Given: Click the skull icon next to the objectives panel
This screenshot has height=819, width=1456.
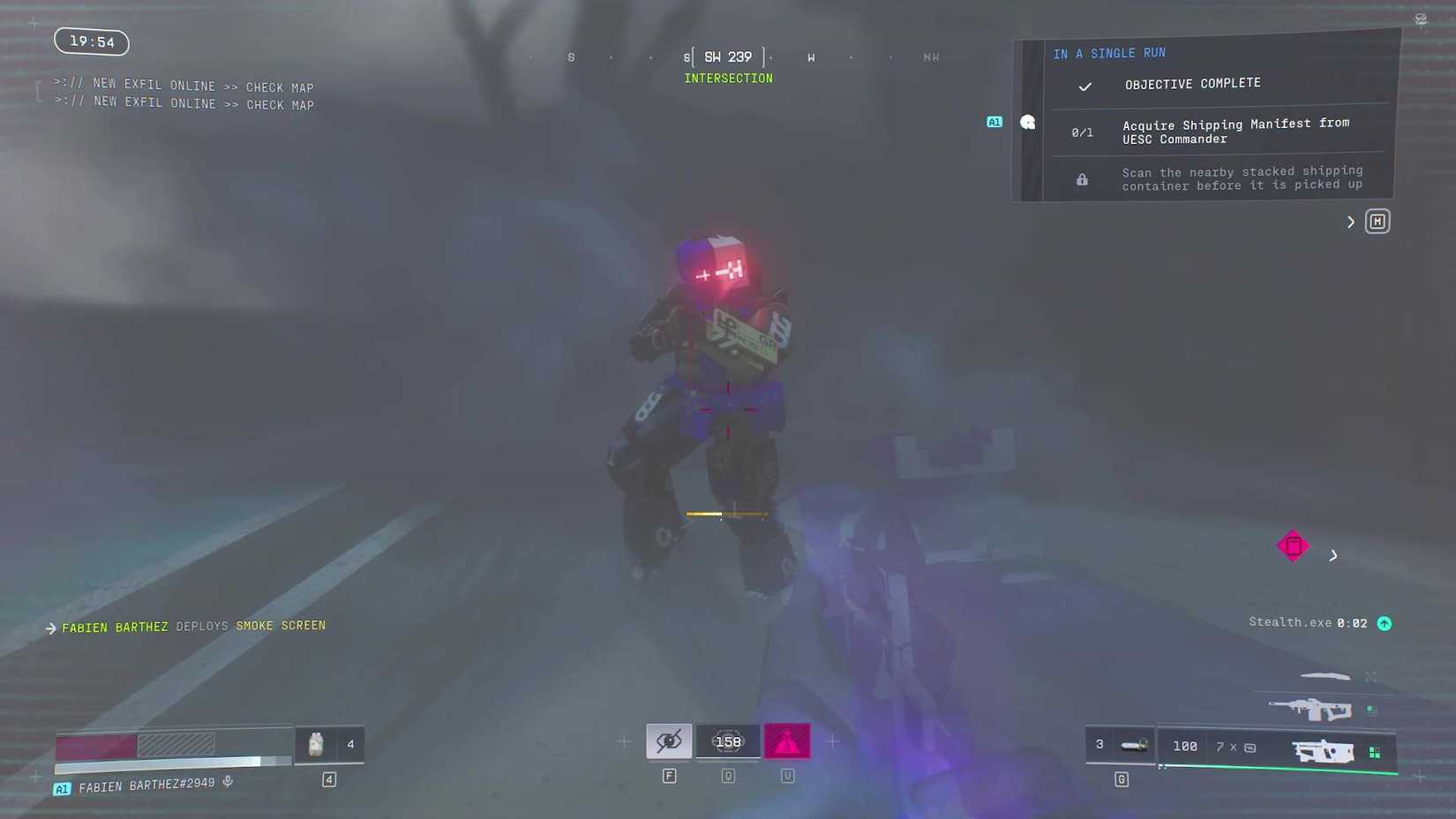Looking at the screenshot, I should [1027, 121].
